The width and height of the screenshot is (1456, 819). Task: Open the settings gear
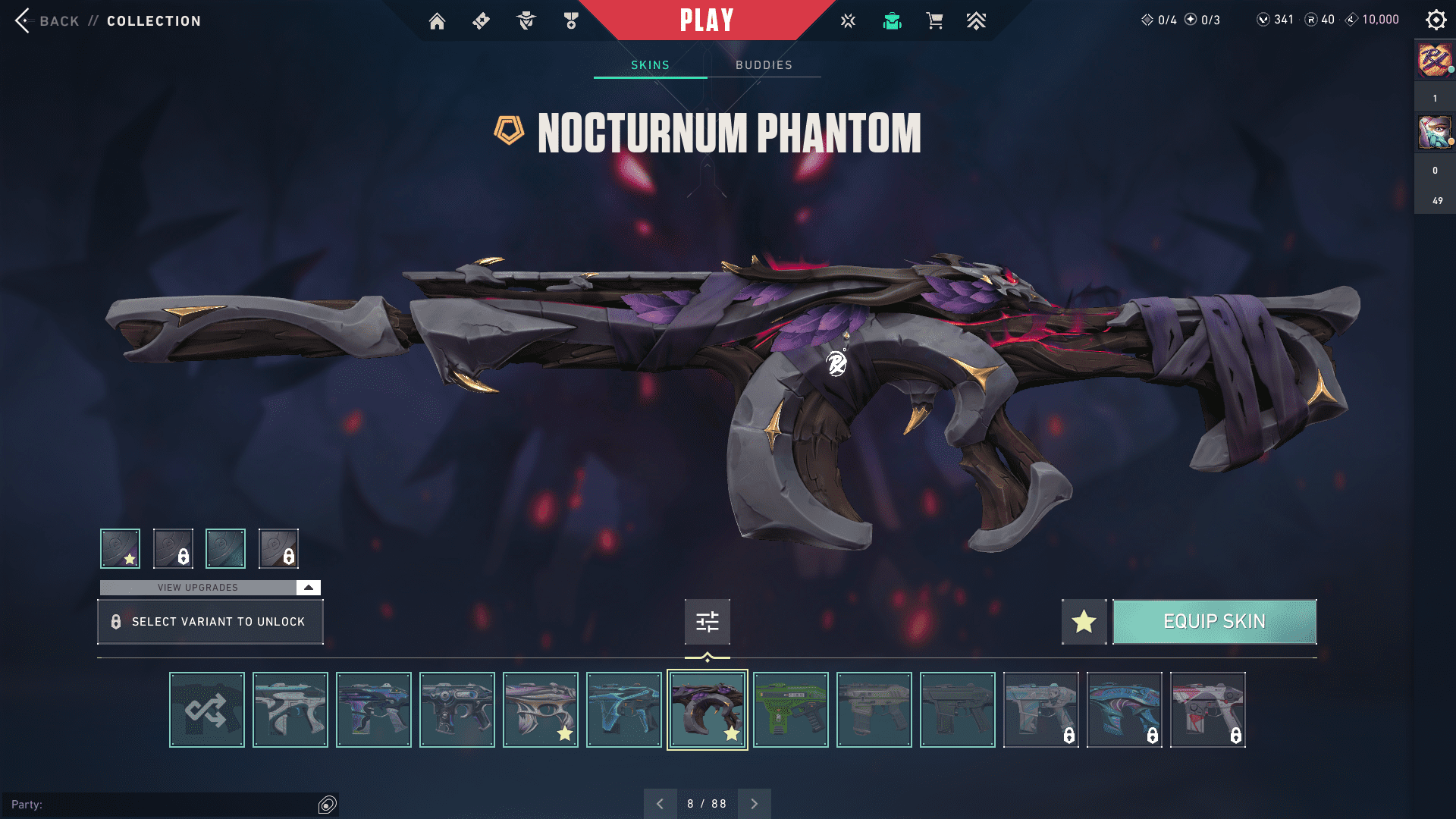(x=1436, y=20)
